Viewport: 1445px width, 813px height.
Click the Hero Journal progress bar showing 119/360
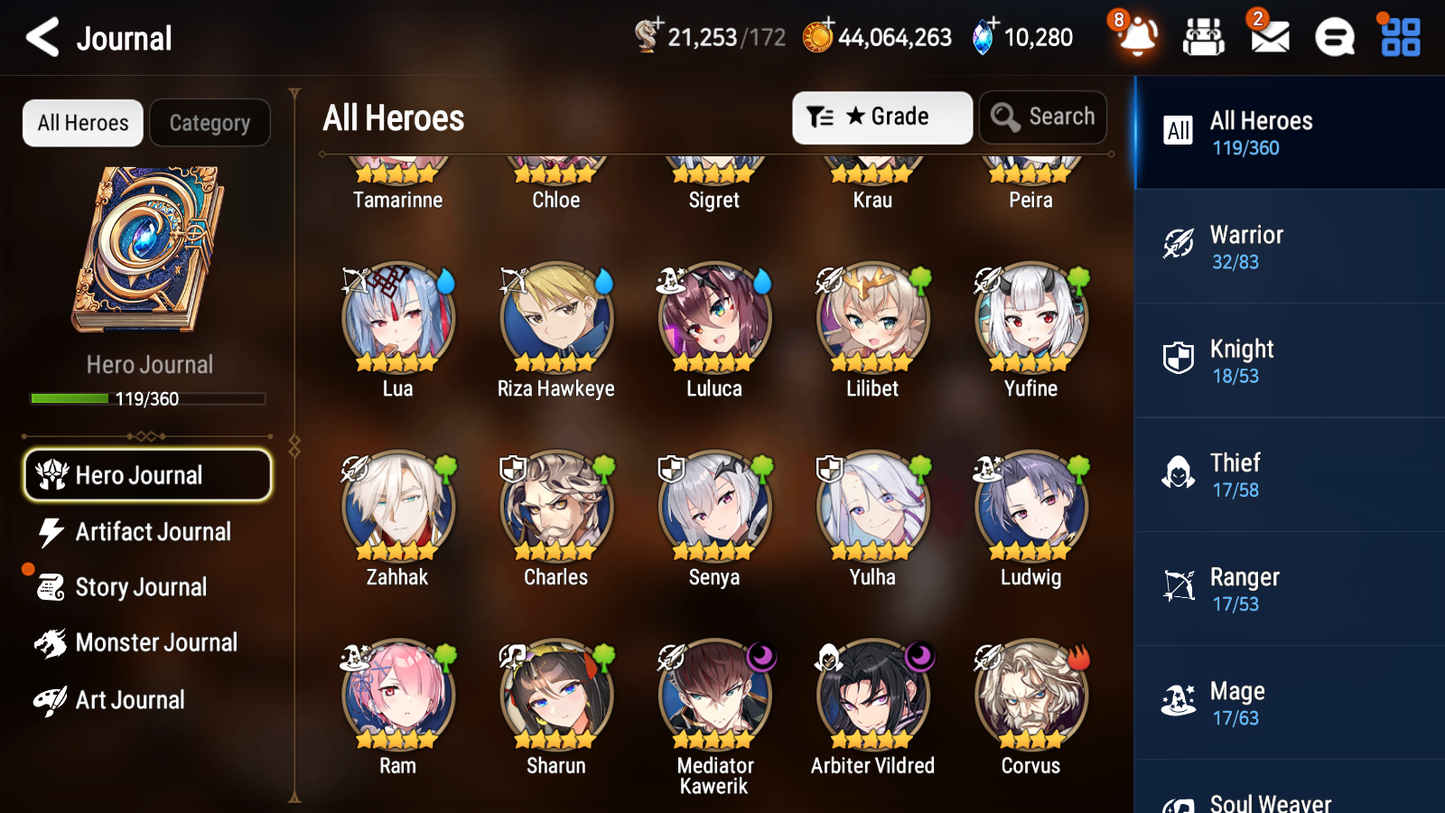pos(149,398)
